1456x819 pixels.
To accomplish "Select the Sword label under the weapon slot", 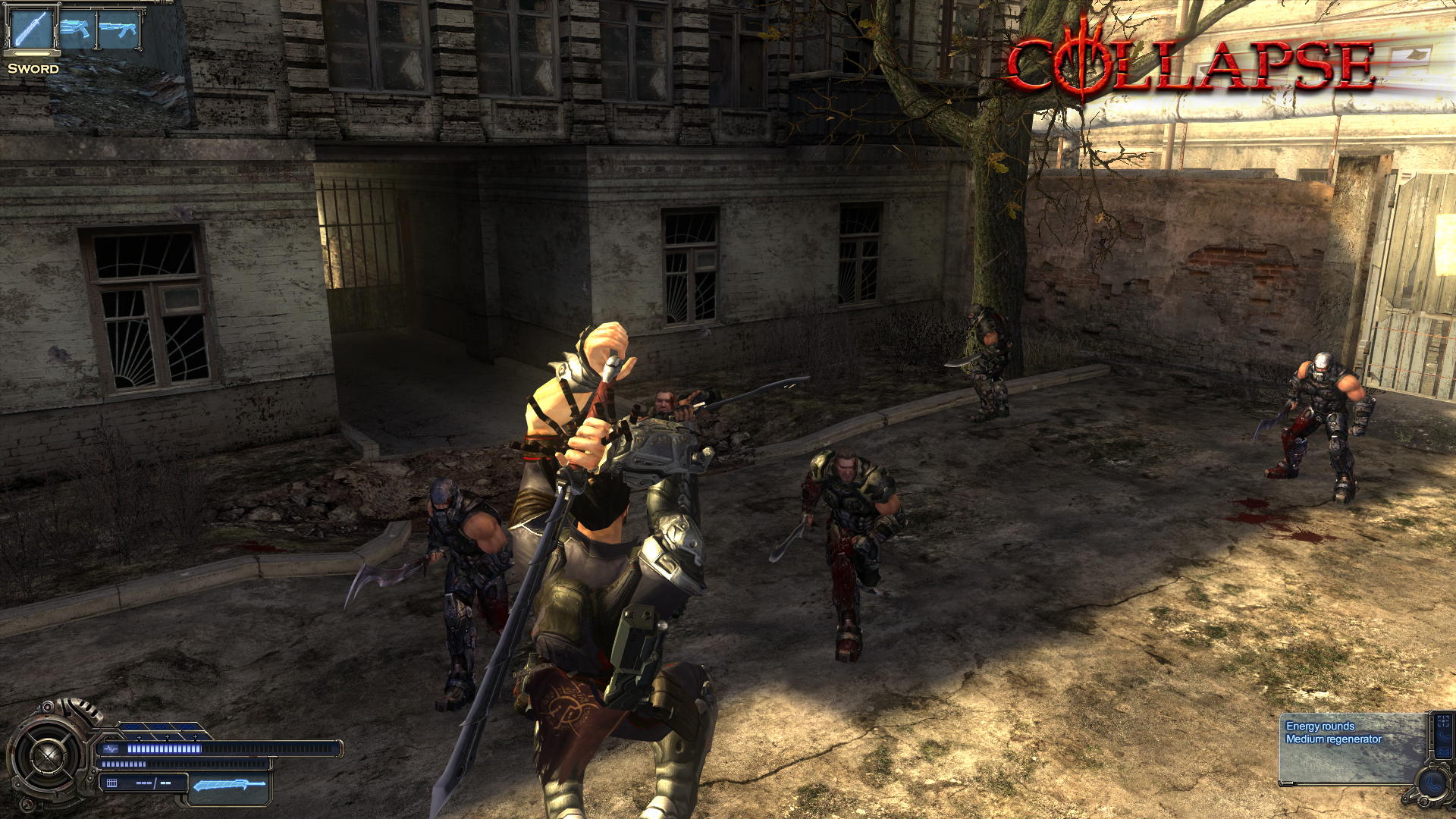I will pos(34,70).
